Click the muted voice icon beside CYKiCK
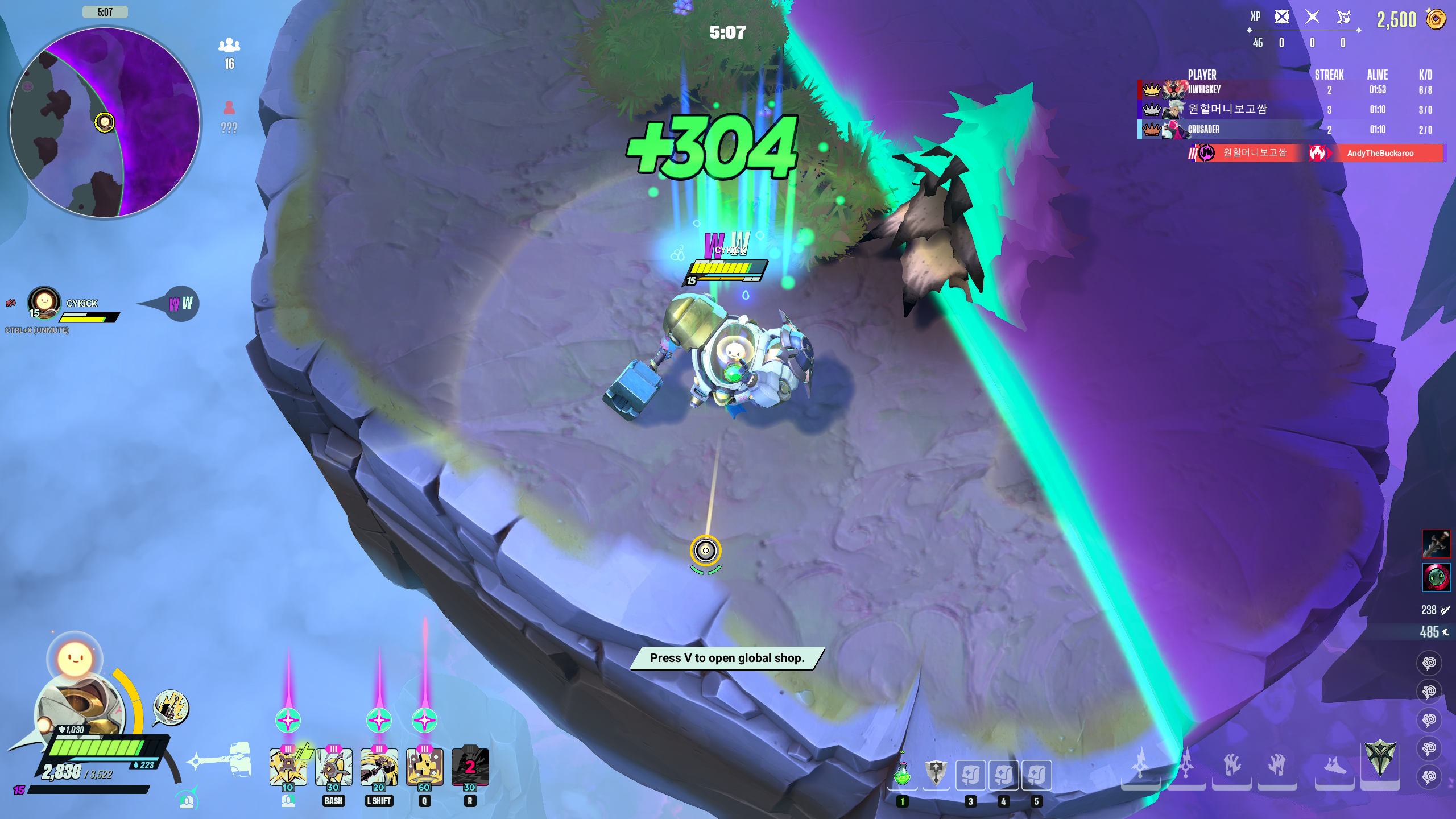Image resolution: width=1456 pixels, height=819 pixels. 11,303
